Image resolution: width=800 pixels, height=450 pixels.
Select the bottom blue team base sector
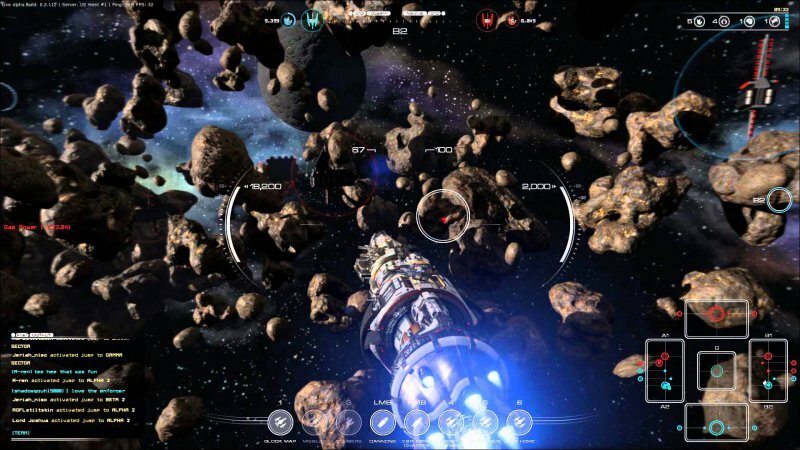coord(716,428)
